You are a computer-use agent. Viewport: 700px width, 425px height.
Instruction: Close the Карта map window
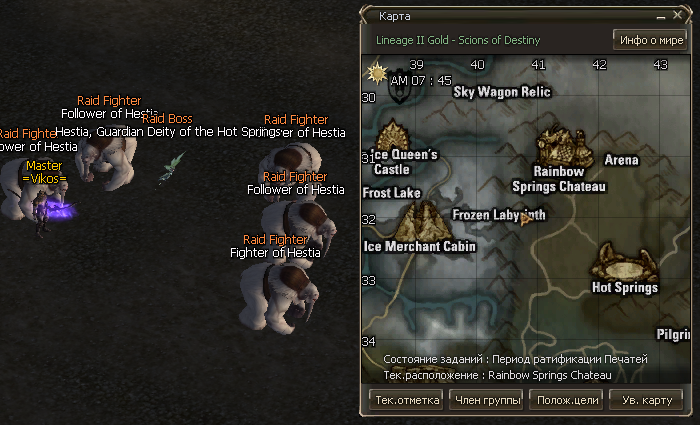677,17
